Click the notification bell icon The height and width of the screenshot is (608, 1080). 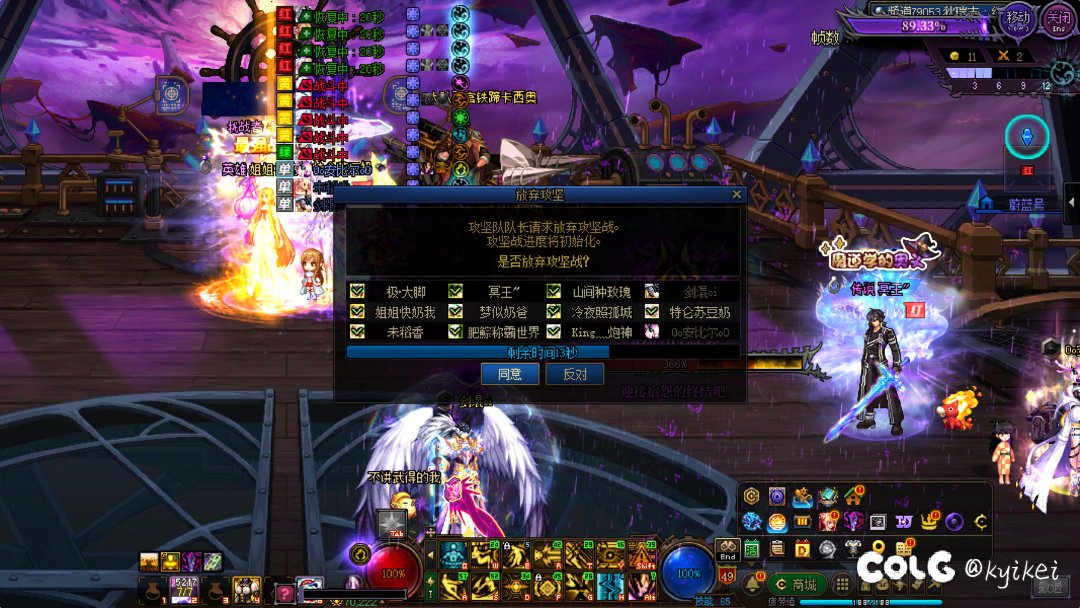pyautogui.click(x=751, y=584)
